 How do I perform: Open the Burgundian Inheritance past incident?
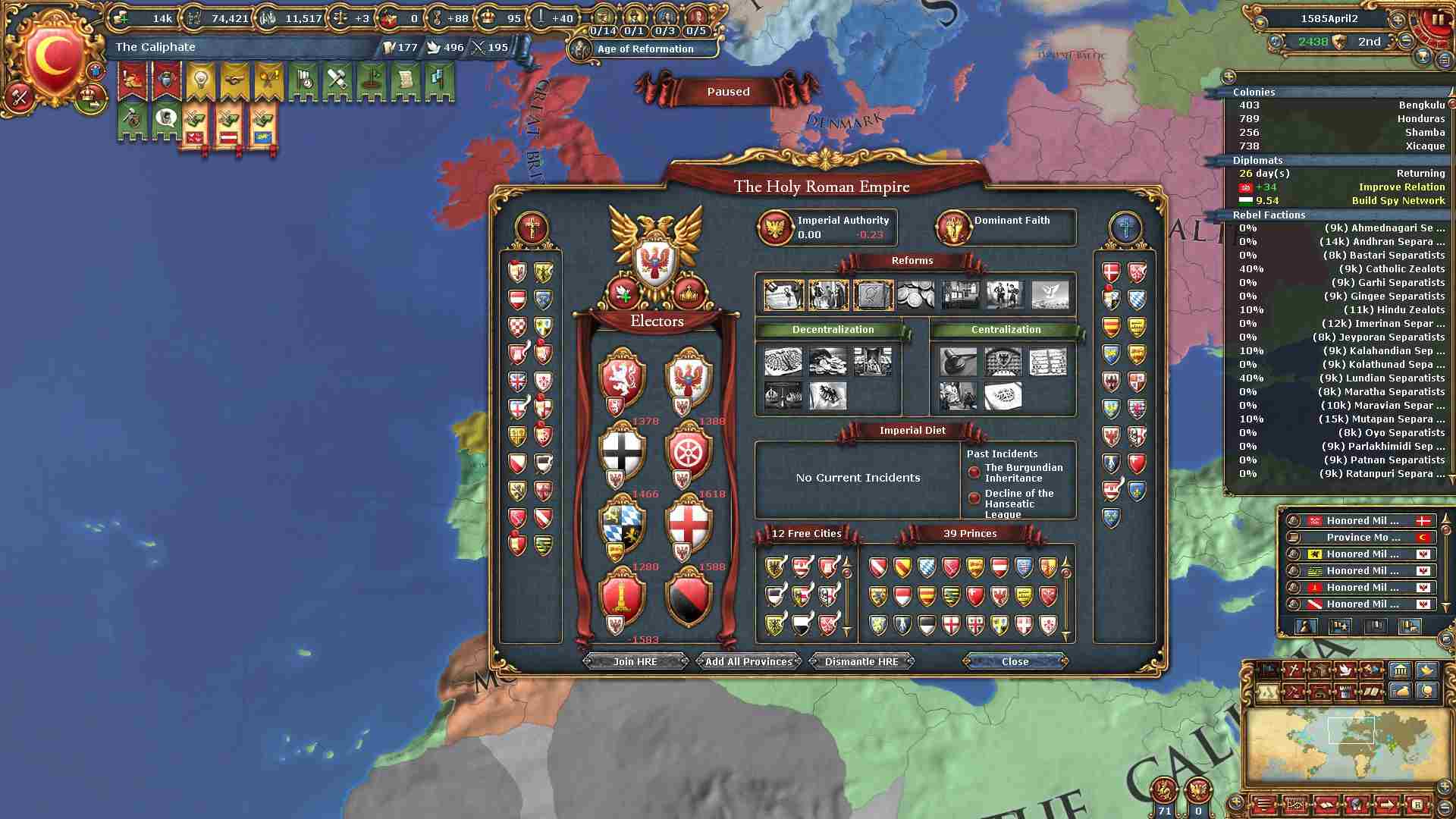(x=1023, y=473)
